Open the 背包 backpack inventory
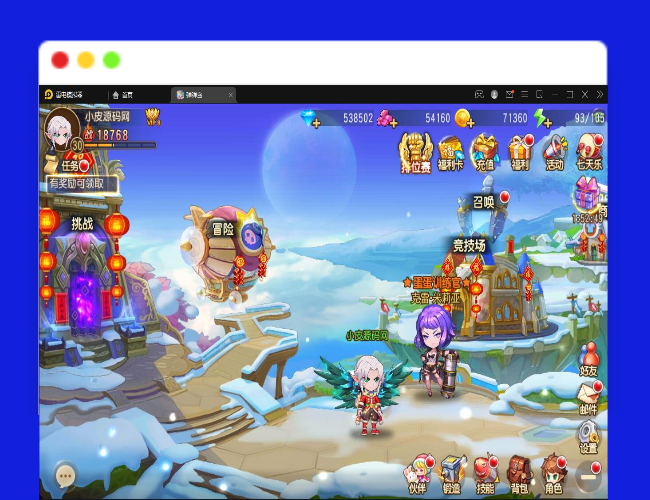This screenshot has width=650, height=500. pyautogui.click(x=518, y=472)
